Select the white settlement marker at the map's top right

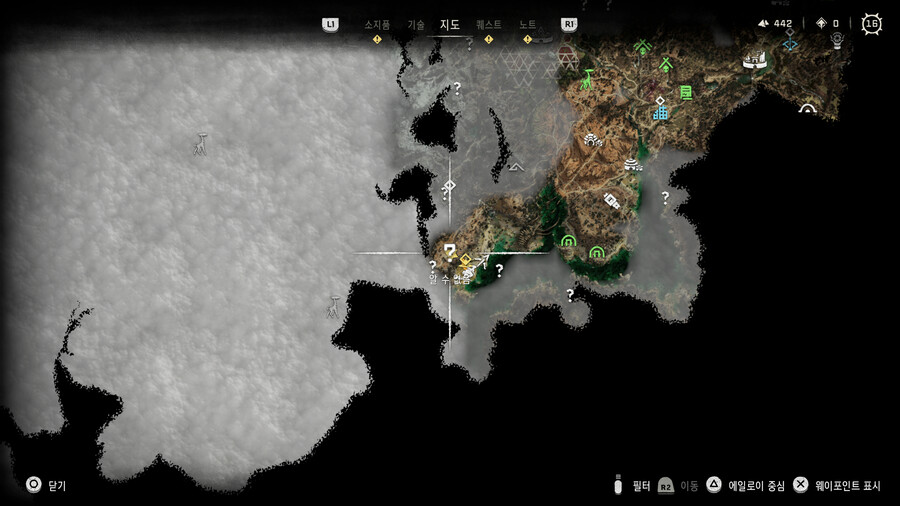click(753, 61)
